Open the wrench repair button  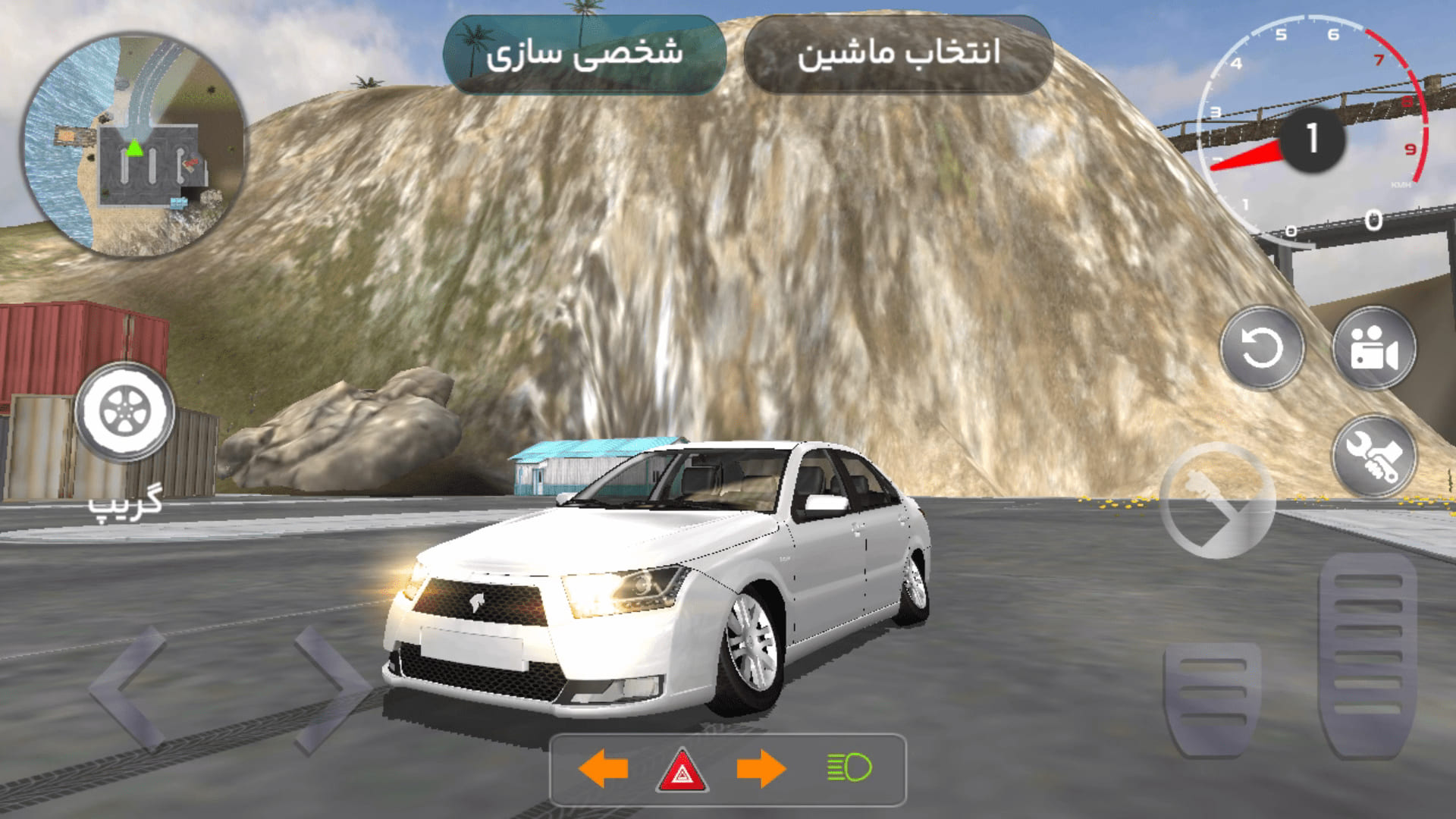(1373, 457)
